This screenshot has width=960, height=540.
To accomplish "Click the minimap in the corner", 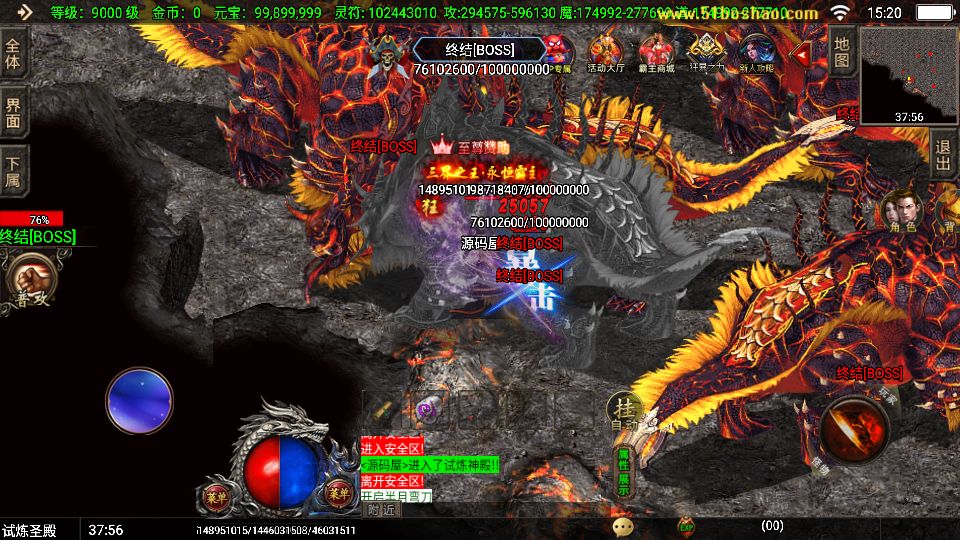I will [x=909, y=76].
